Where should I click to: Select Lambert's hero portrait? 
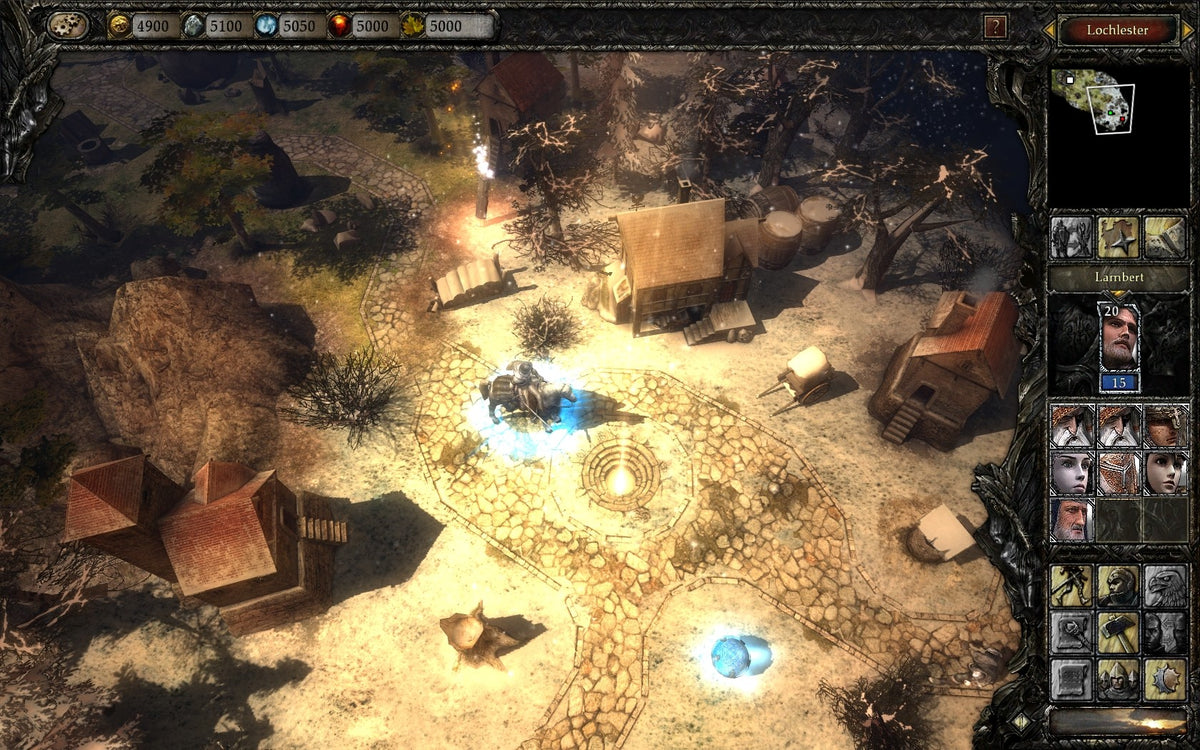pos(1119,337)
